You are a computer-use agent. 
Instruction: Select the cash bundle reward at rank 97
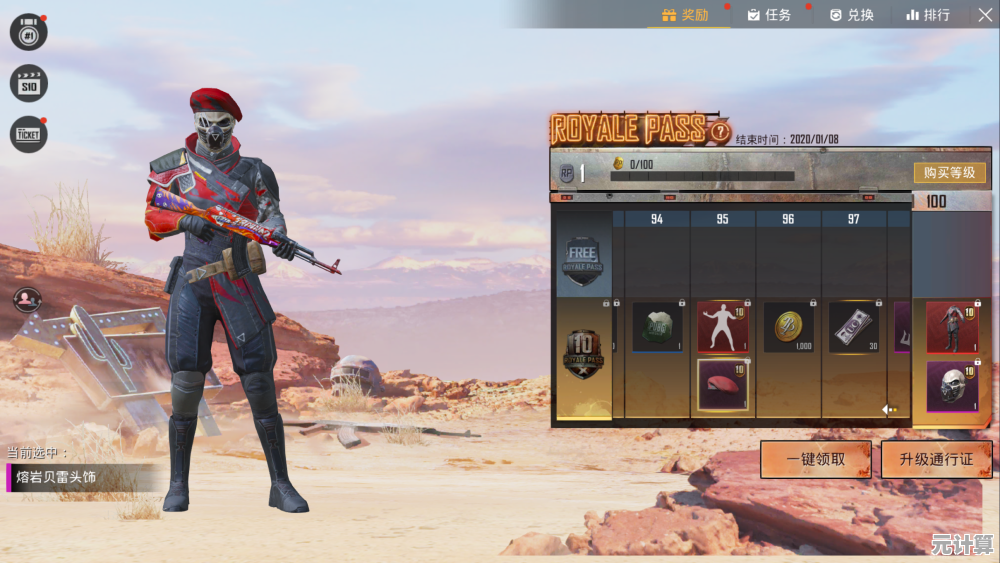(853, 327)
